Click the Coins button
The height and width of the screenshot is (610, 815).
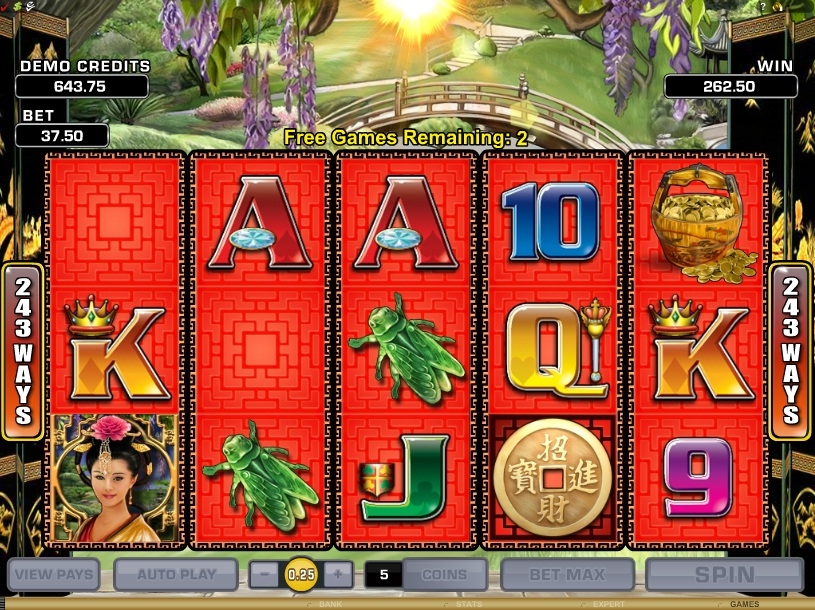tap(445, 575)
